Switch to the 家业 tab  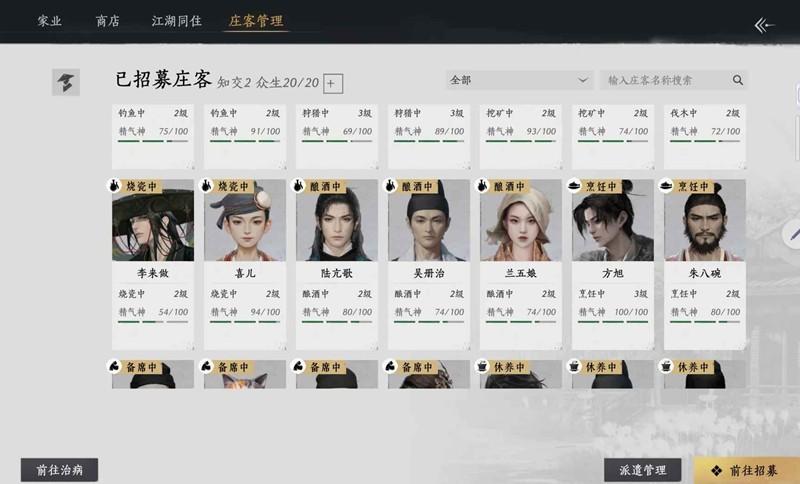[x=50, y=20]
